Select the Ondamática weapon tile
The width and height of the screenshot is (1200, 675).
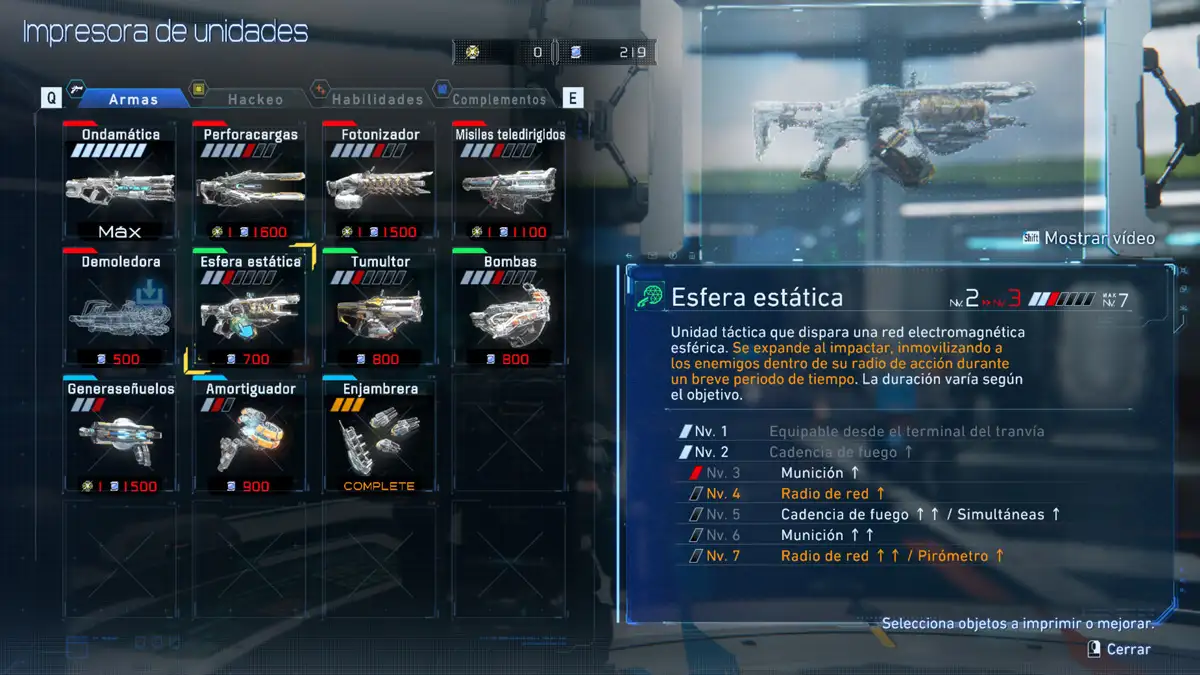pyautogui.click(x=120, y=181)
